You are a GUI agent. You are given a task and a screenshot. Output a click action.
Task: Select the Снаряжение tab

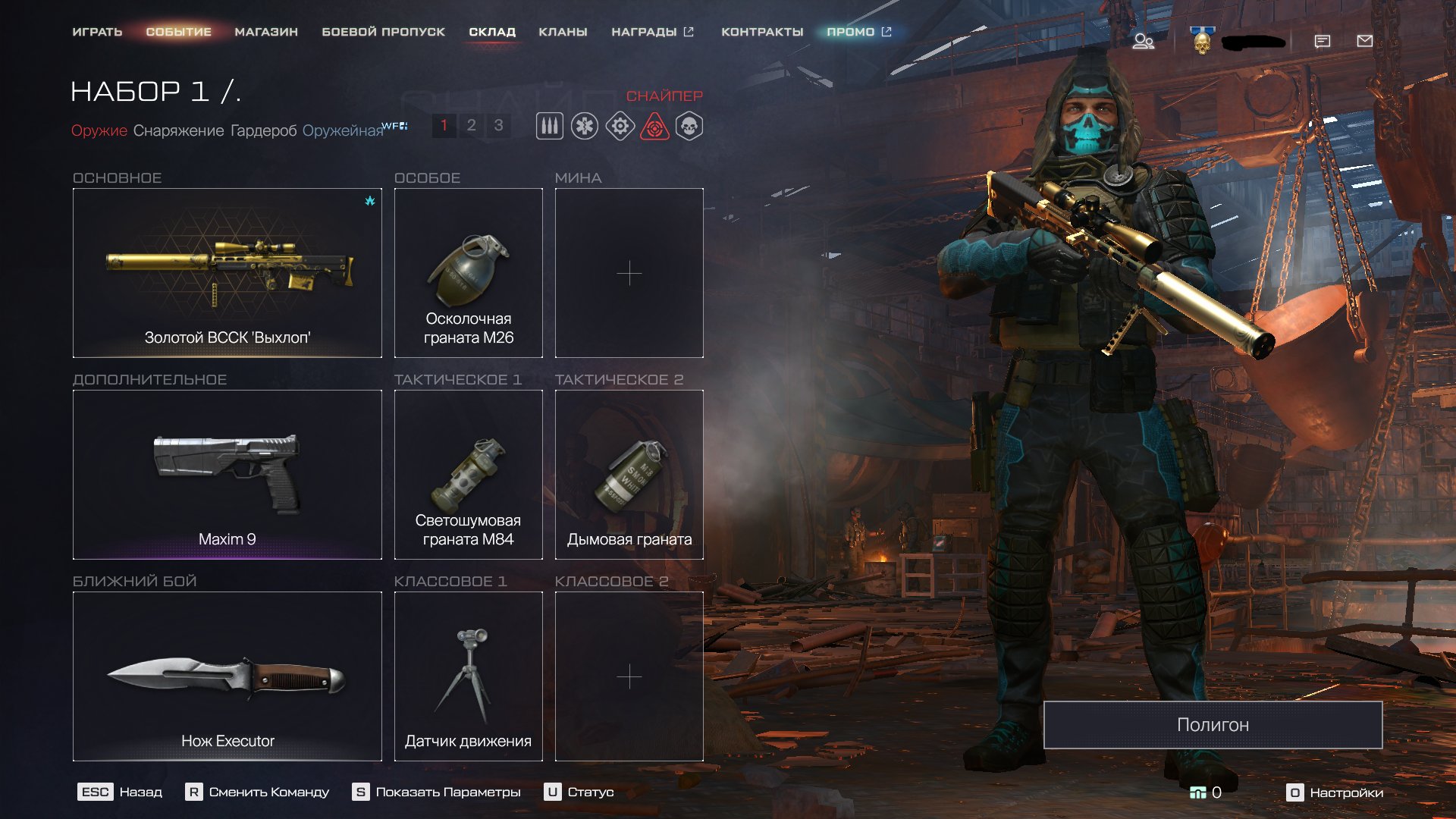click(178, 130)
